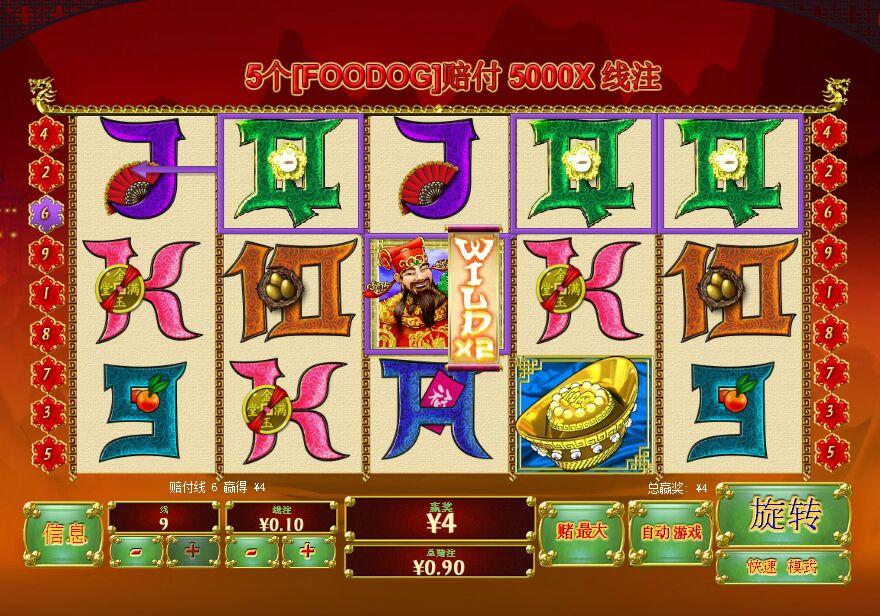Image resolution: width=880 pixels, height=616 pixels.
Task: Raise the line bet amount
Action: tap(308, 551)
